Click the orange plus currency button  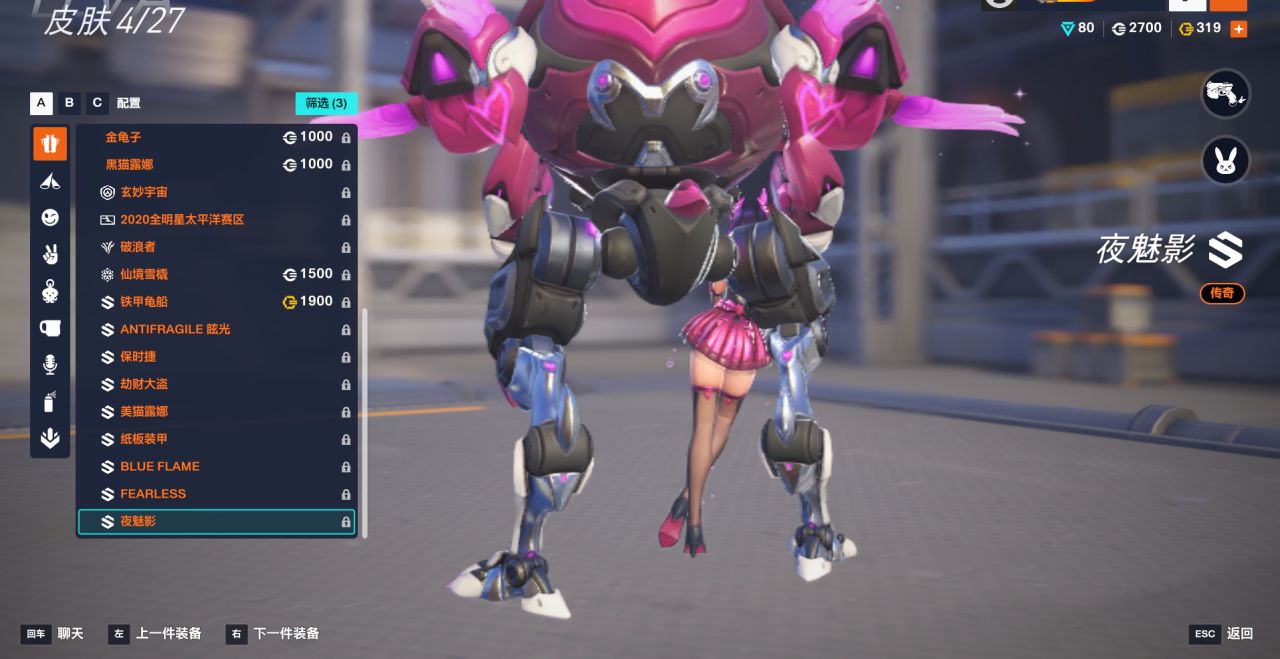point(1238,29)
